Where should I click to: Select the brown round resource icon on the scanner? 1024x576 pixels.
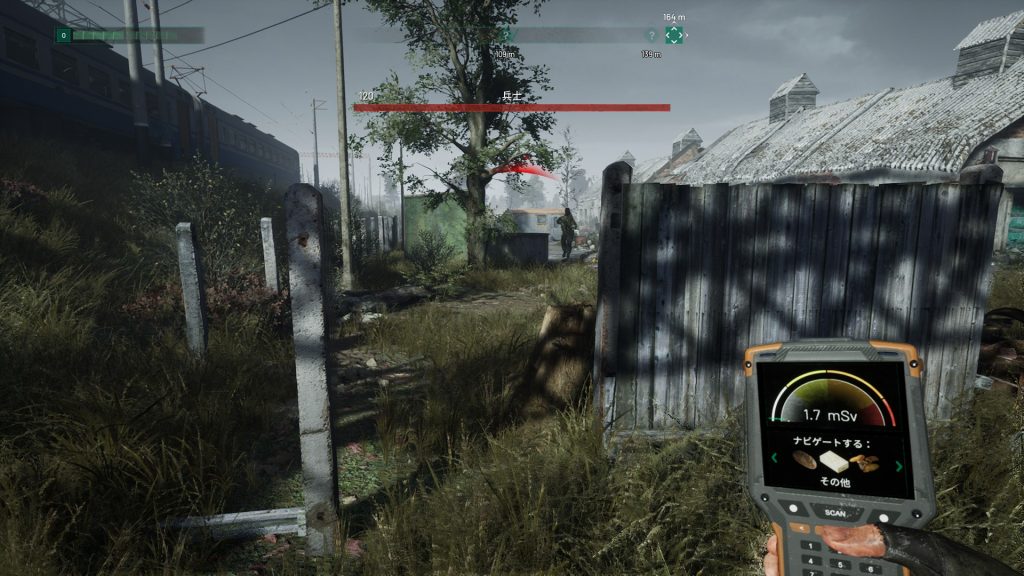click(x=802, y=460)
